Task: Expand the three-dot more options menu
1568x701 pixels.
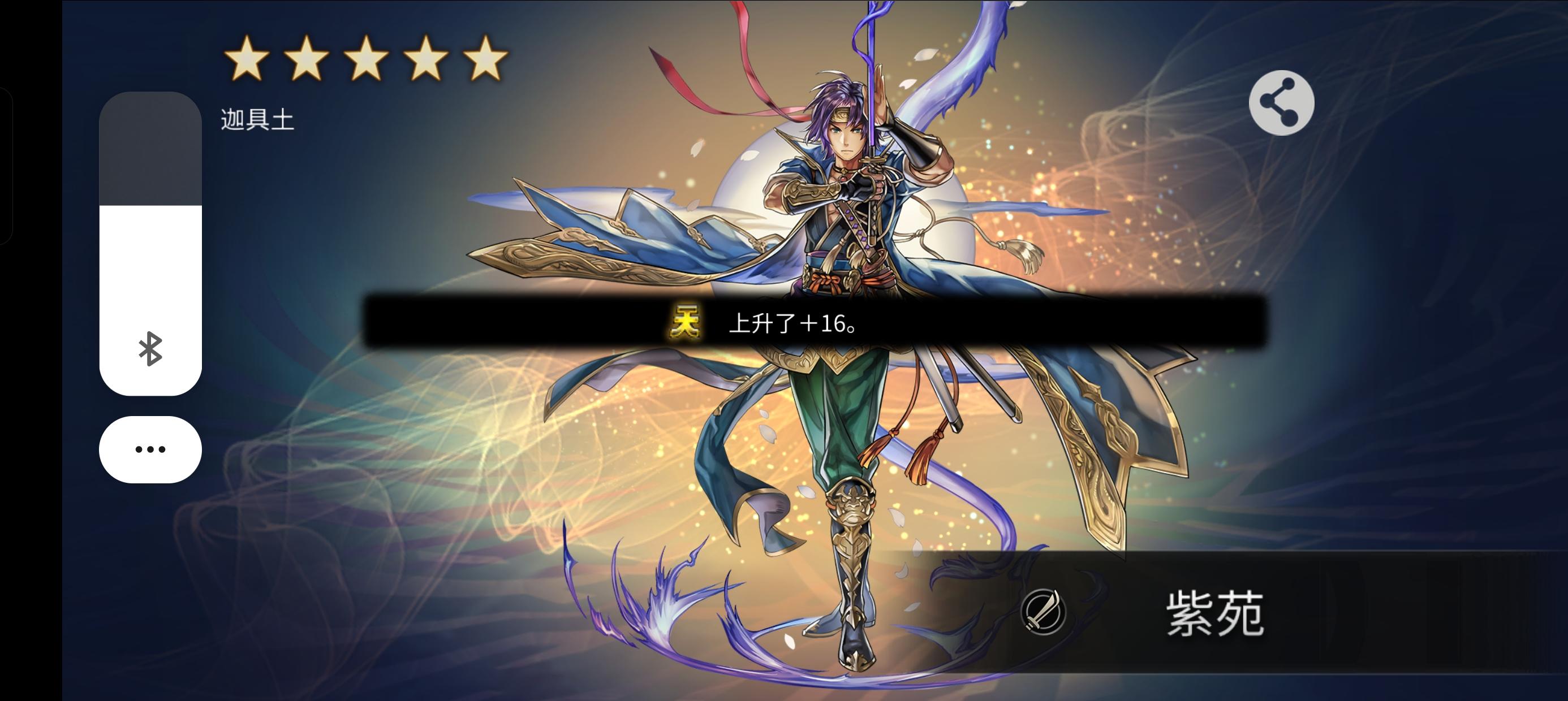Action: pyautogui.click(x=150, y=449)
